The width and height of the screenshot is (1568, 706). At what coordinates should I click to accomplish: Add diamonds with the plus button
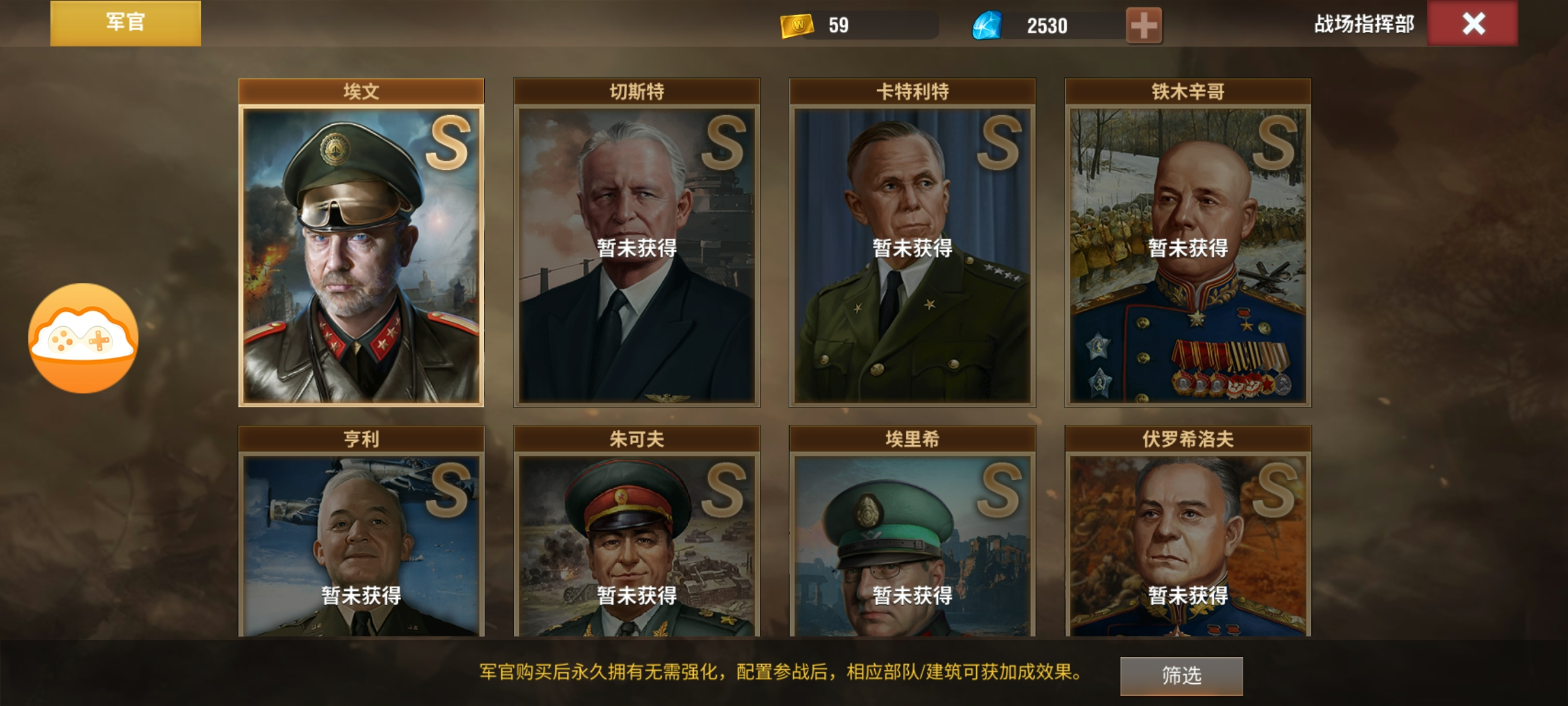click(1143, 25)
